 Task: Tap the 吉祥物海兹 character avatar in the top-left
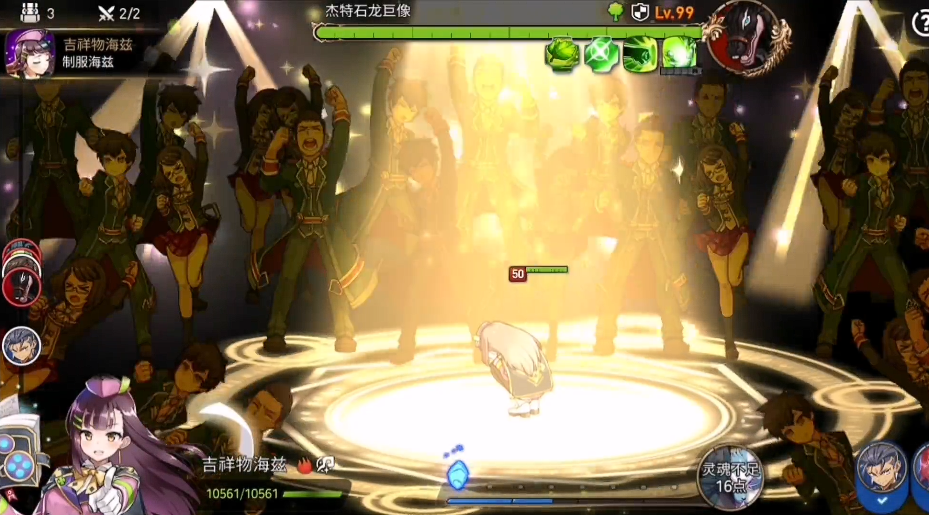26,52
